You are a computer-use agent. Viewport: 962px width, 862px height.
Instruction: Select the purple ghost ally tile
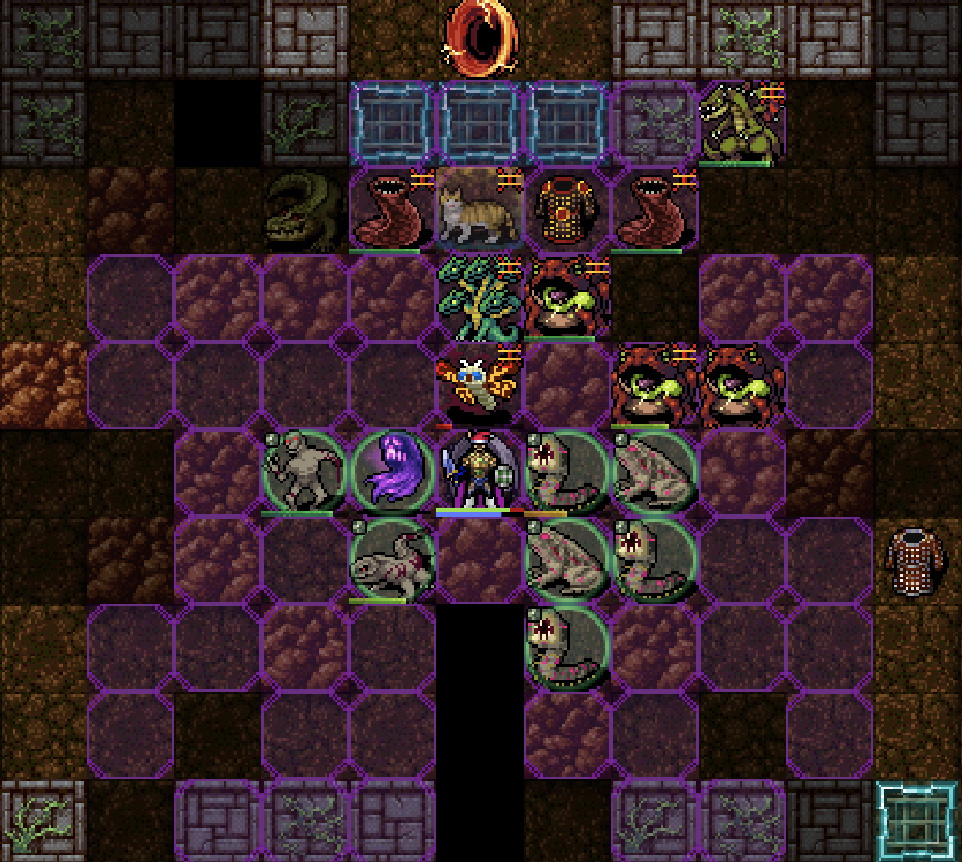392,472
